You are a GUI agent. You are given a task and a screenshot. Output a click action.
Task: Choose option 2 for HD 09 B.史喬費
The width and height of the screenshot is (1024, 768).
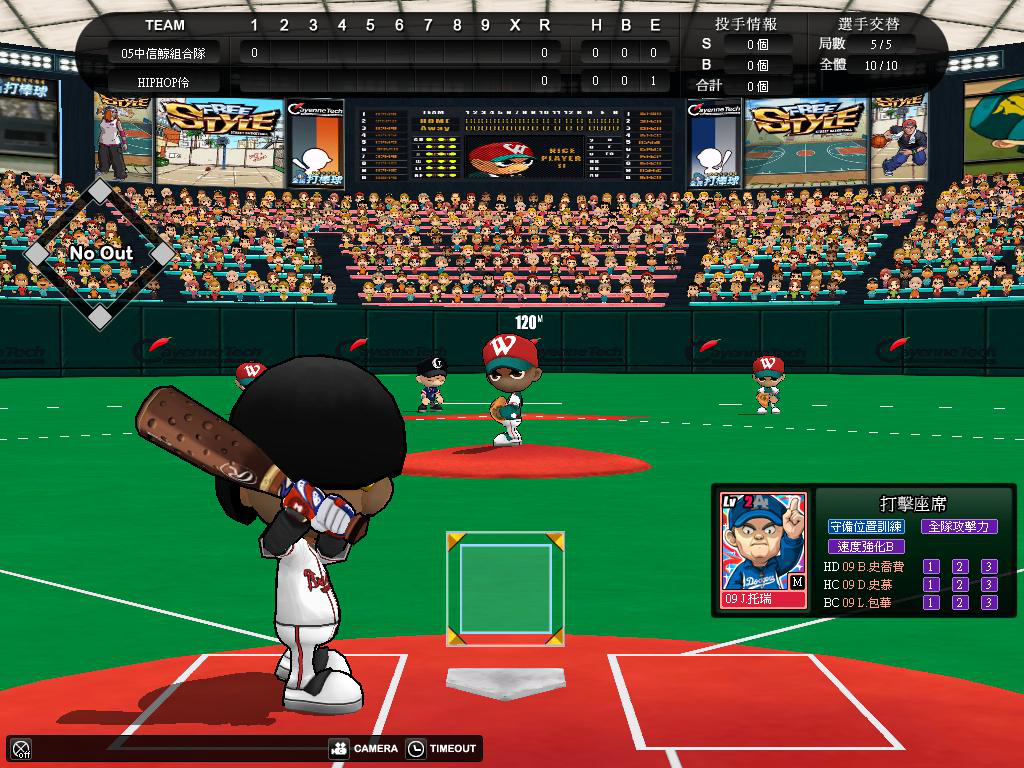[x=960, y=567]
